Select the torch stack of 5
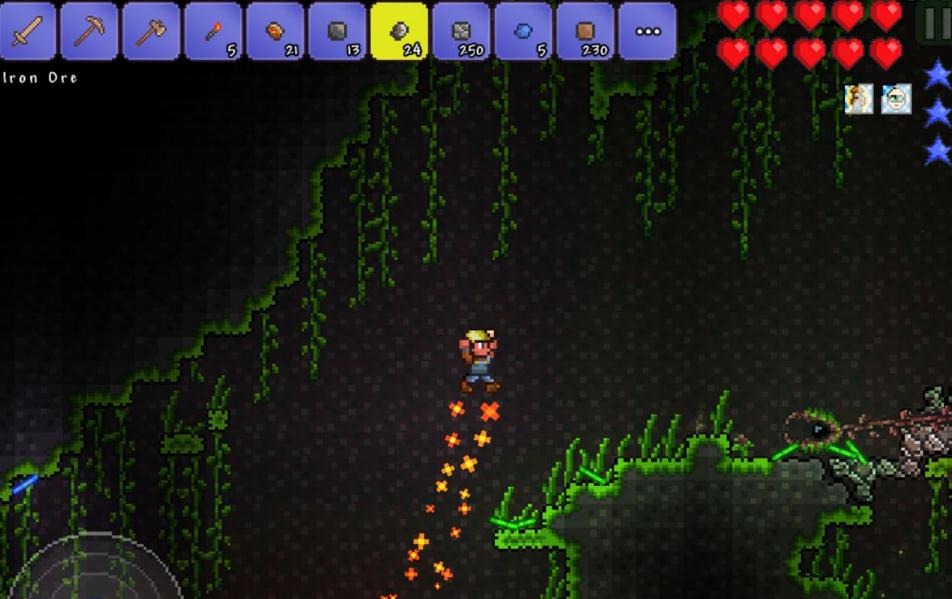This screenshot has height=599, width=952. click(213, 30)
